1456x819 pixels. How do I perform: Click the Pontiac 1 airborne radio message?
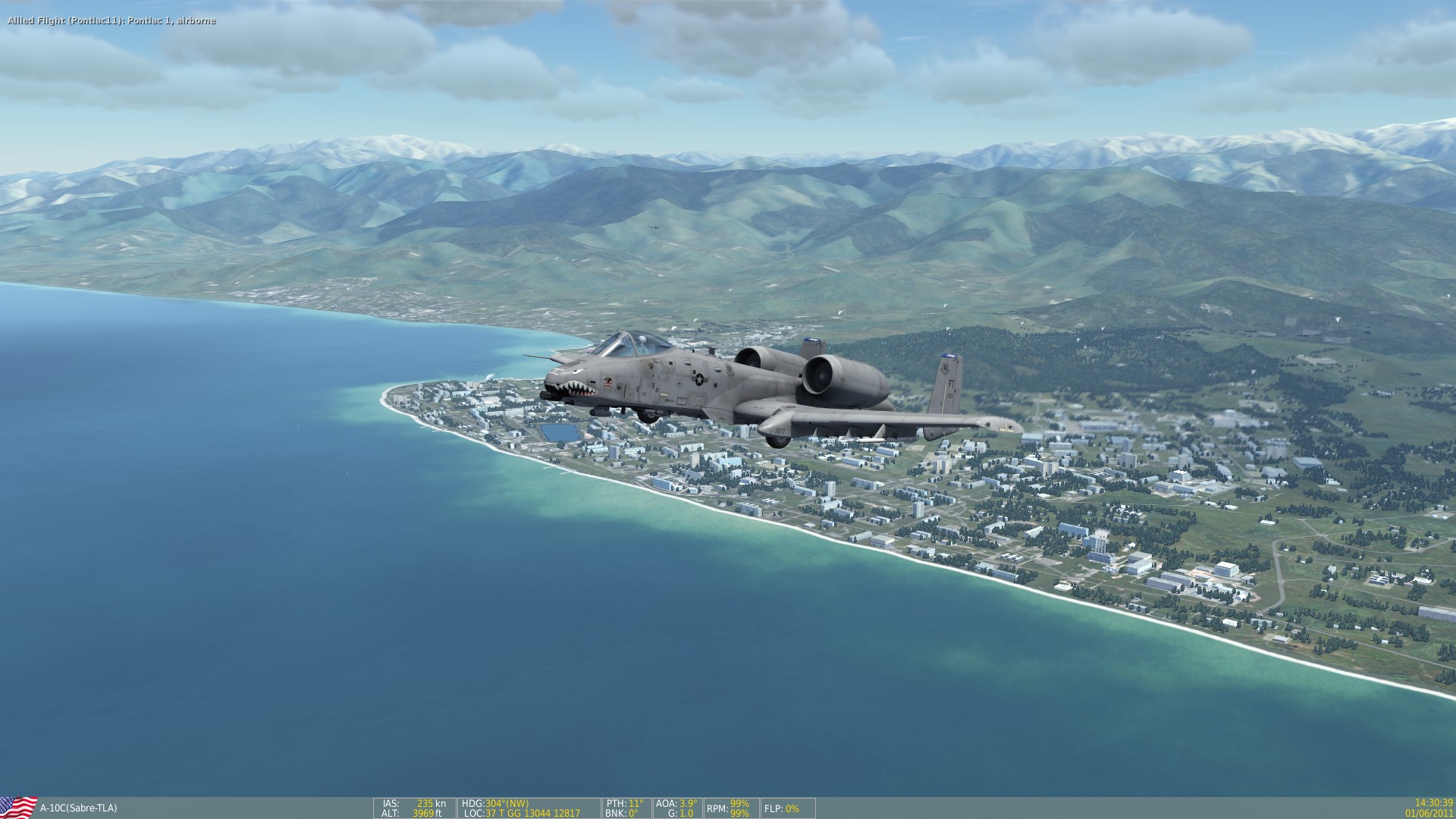110,21
